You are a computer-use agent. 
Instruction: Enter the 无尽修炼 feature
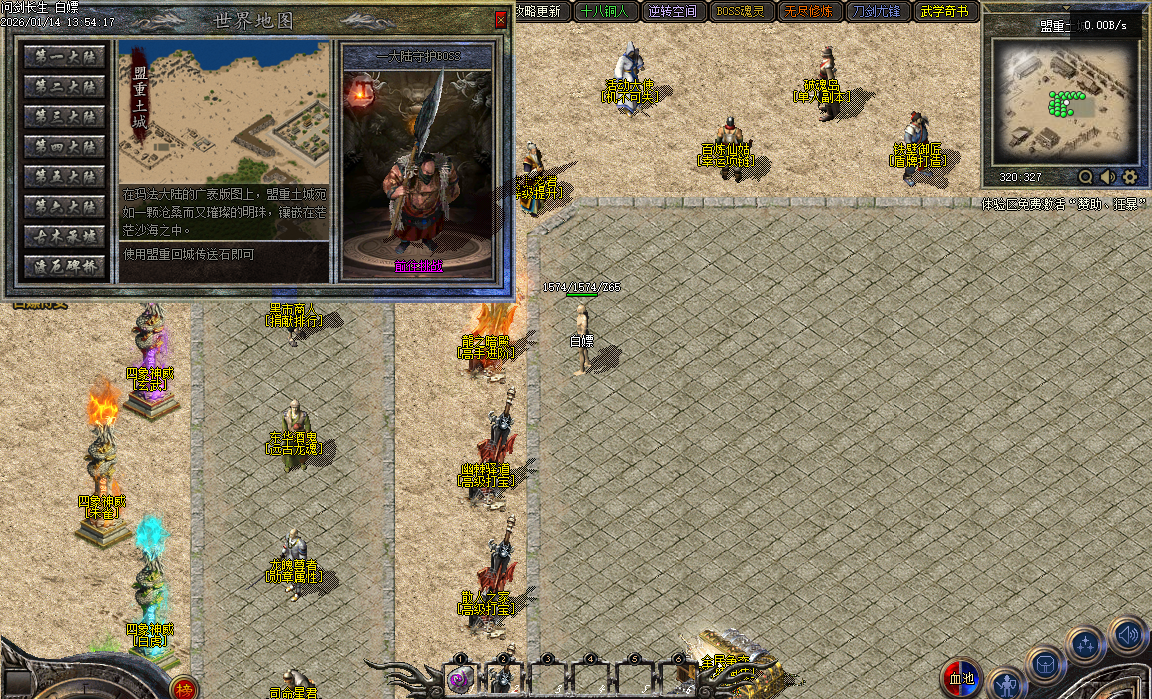809,12
